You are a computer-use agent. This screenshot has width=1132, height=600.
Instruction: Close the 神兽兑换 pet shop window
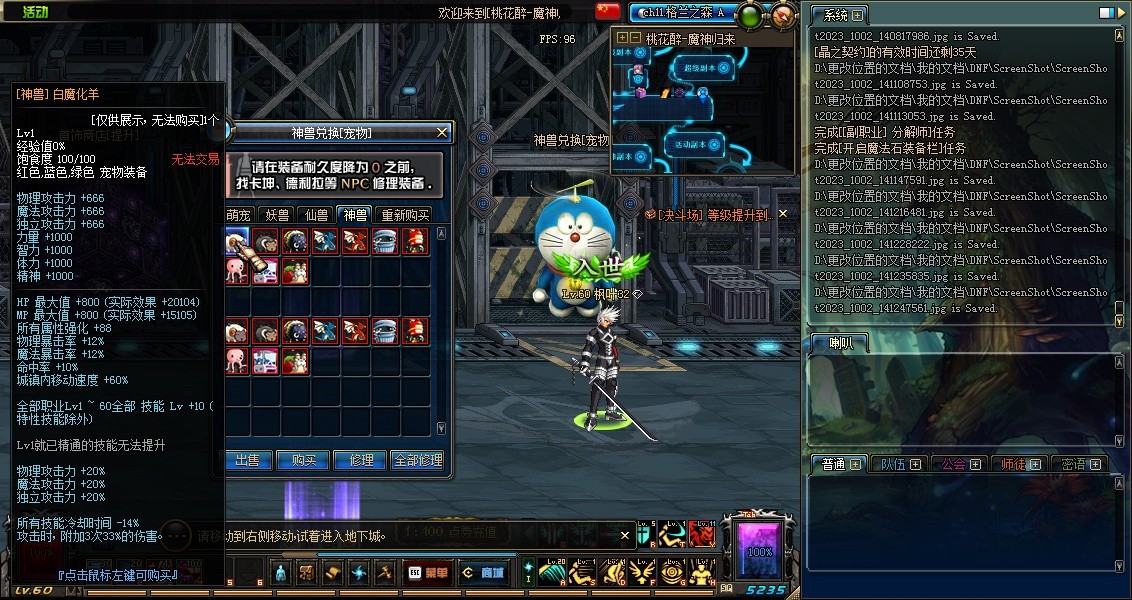coord(442,132)
